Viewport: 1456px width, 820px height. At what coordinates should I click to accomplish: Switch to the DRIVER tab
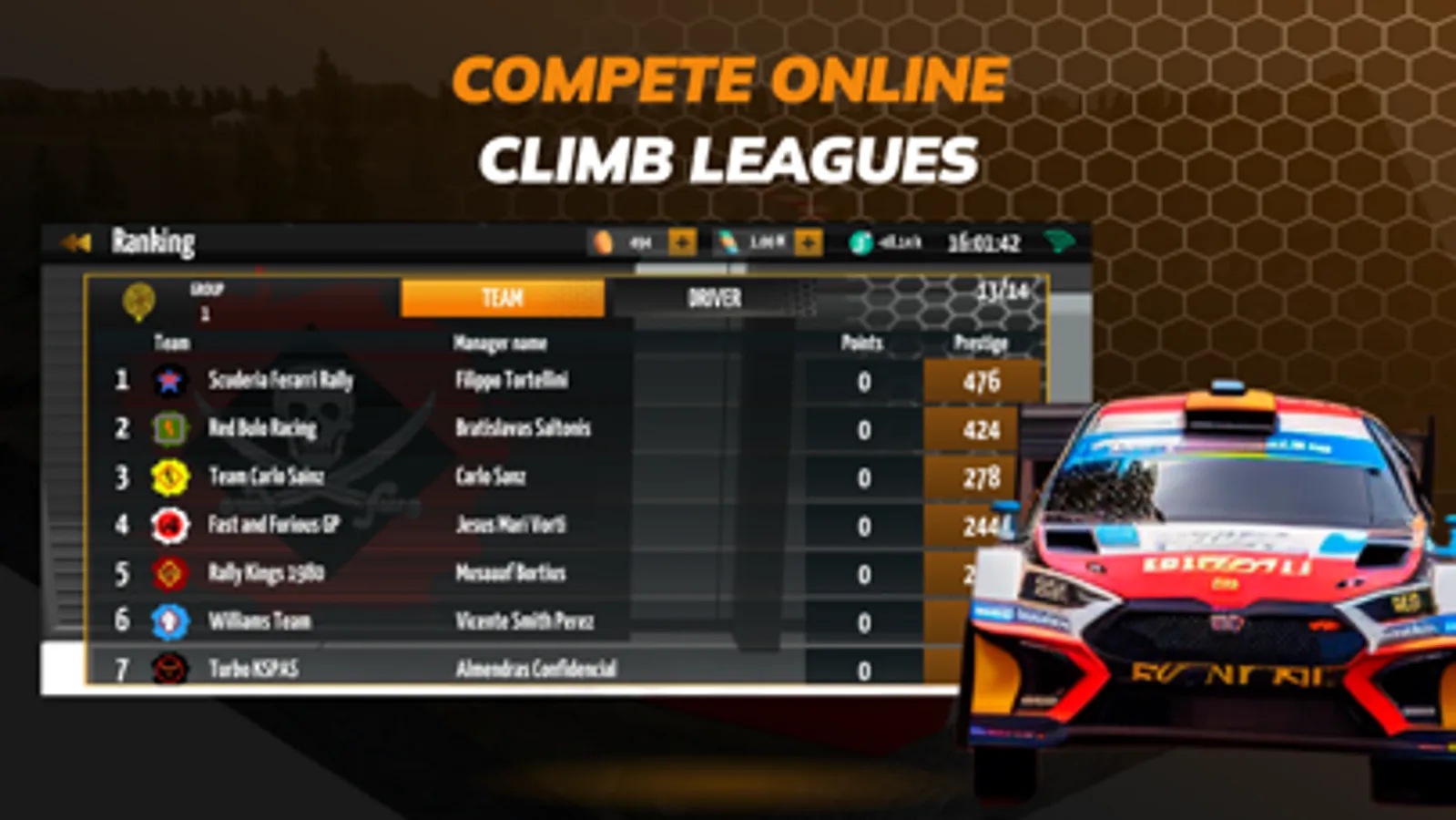tap(715, 298)
